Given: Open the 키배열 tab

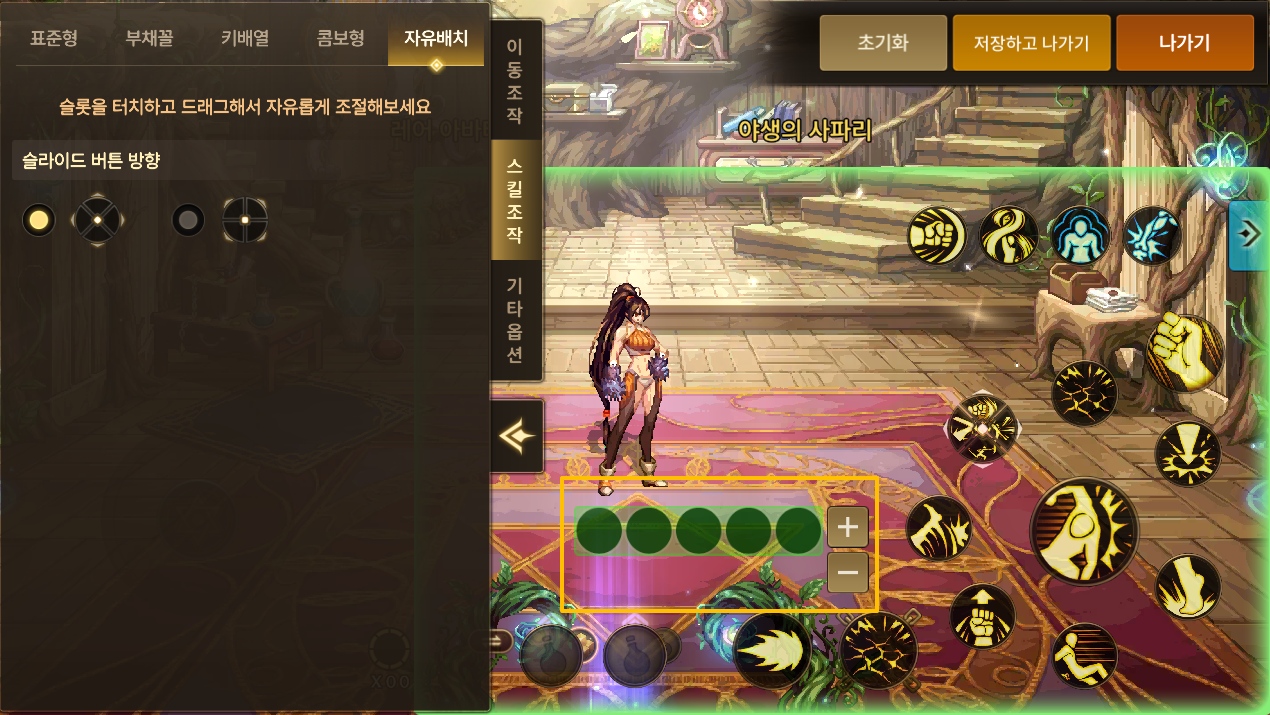Looking at the screenshot, I should (245, 40).
